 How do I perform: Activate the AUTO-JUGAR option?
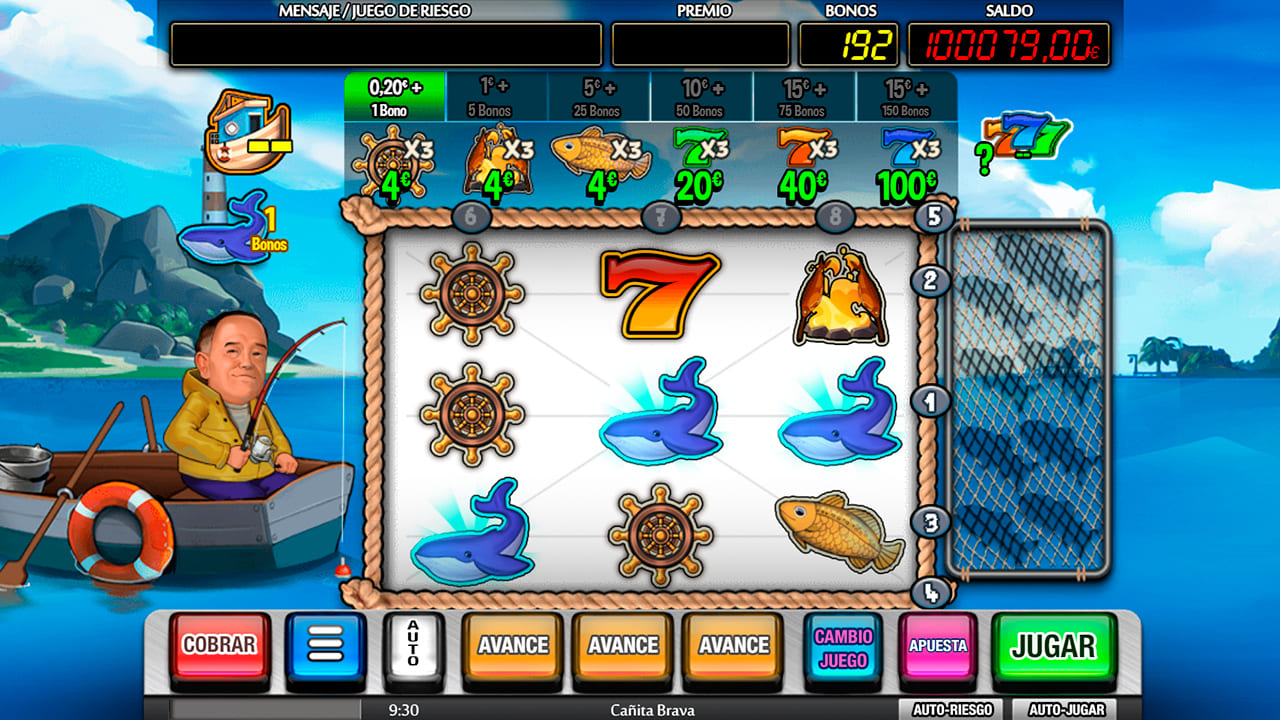coord(1064,709)
